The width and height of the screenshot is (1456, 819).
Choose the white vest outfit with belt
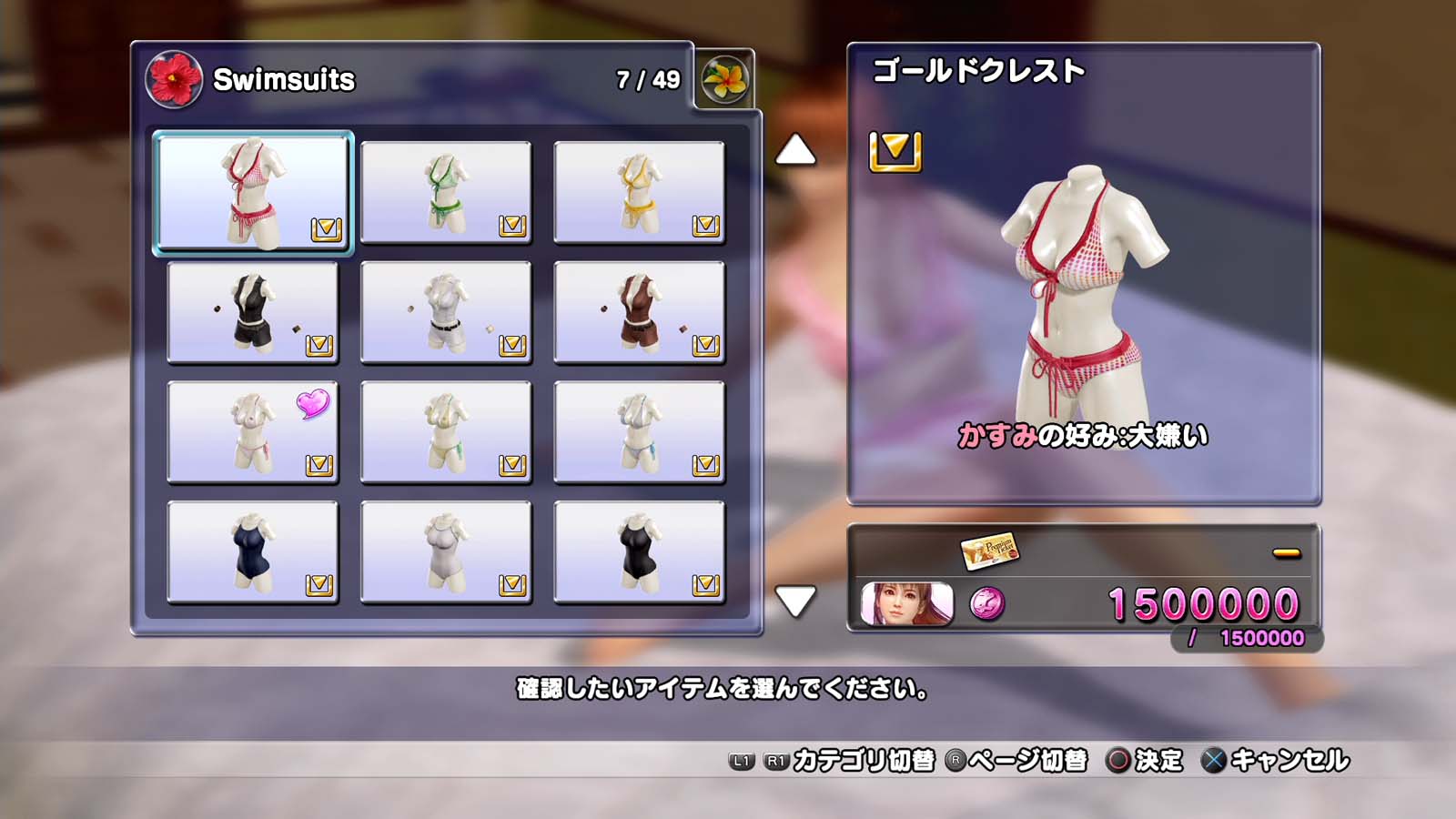[446, 312]
